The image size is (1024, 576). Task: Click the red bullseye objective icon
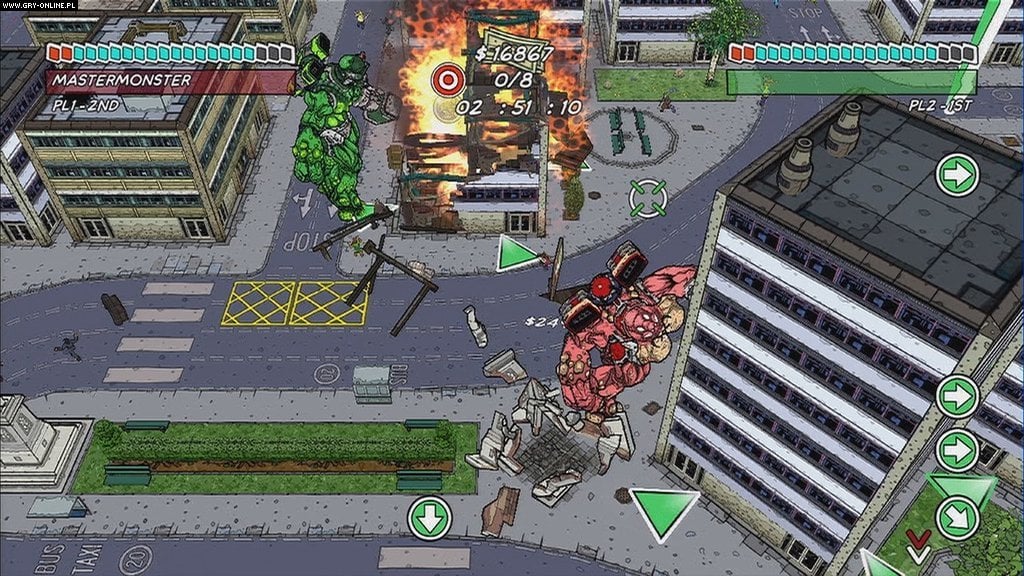click(446, 79)
